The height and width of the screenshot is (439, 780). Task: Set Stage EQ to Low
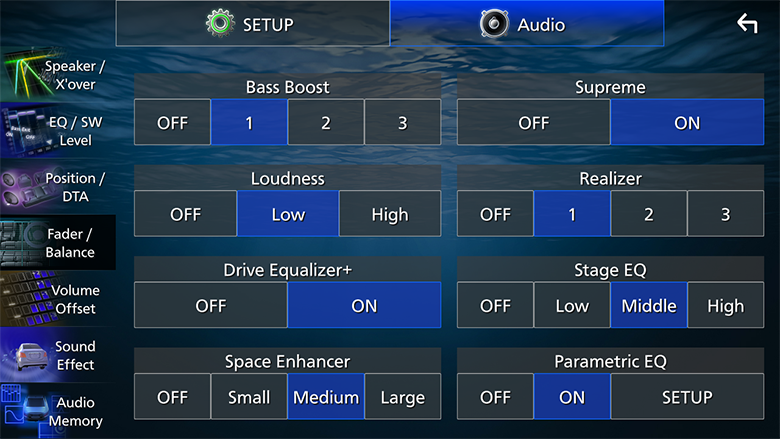point(572,306)
